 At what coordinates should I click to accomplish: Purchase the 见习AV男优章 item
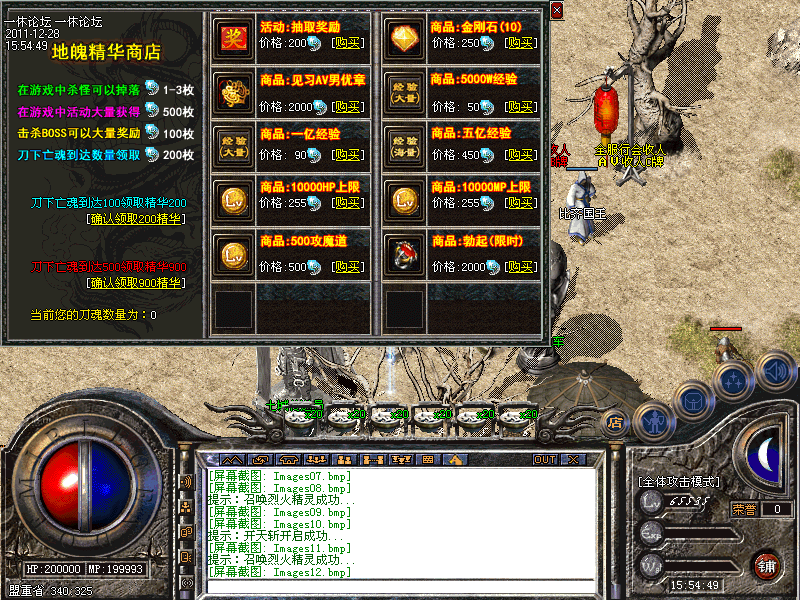347,107
